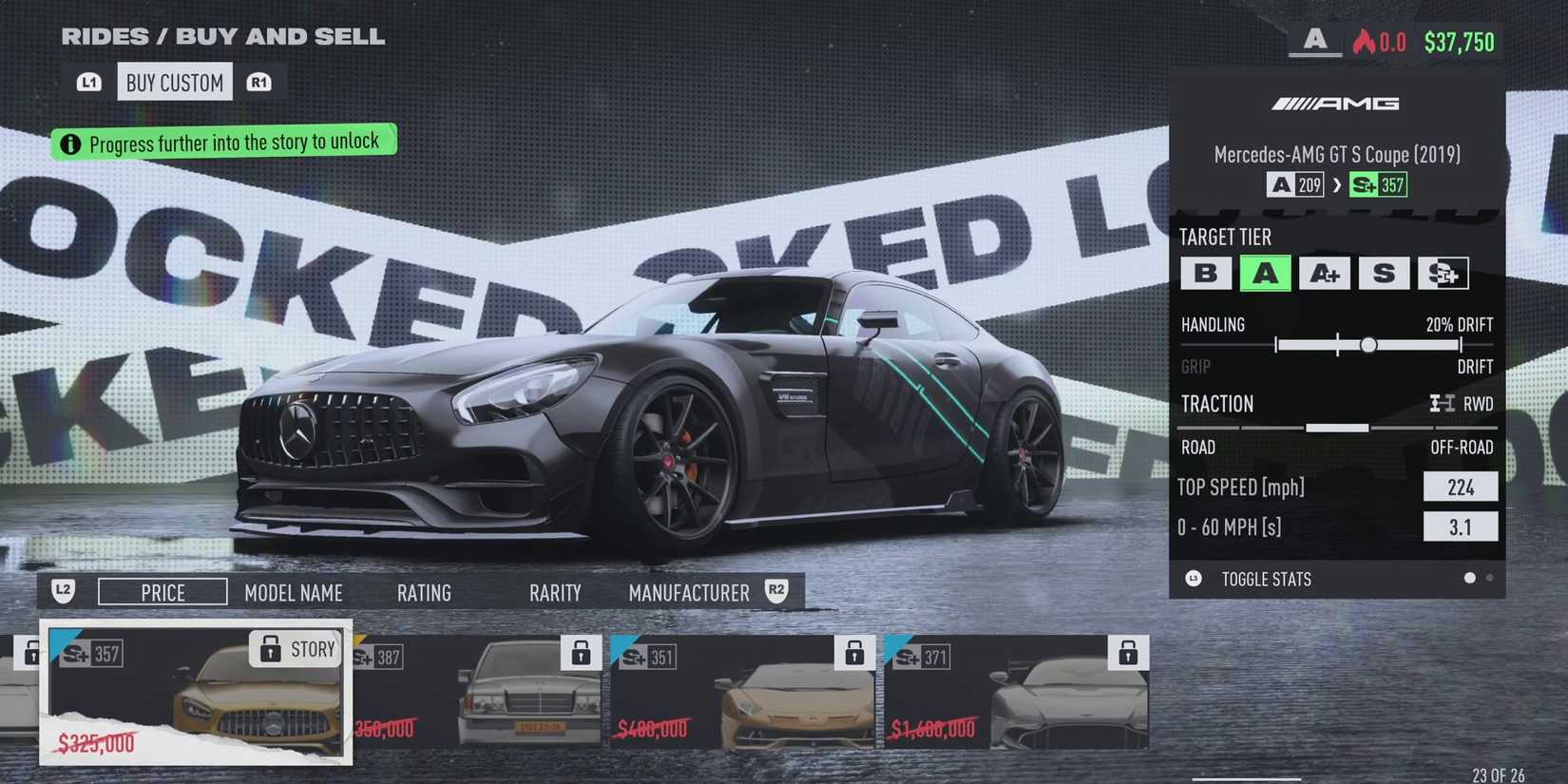Select the B target tier
Viewport: 1568px width, 784px height.
click(1207, 273)
